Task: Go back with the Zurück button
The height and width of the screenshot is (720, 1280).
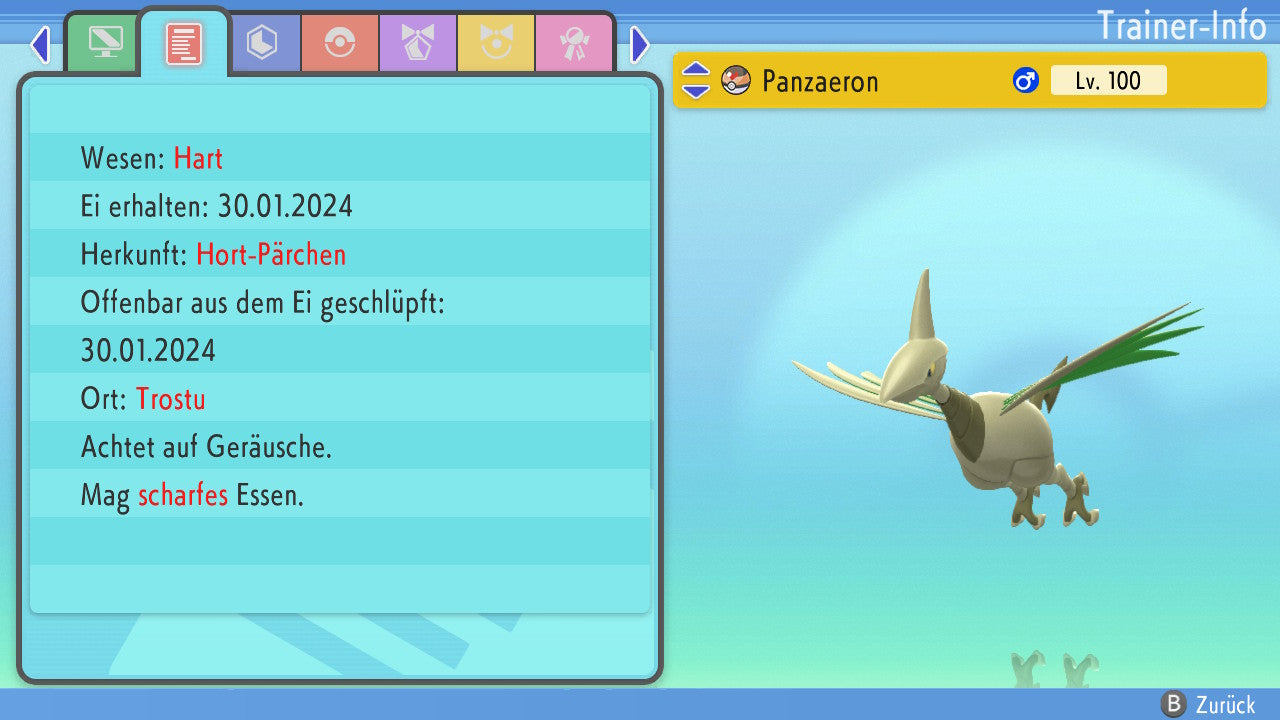Action: 1208,704
